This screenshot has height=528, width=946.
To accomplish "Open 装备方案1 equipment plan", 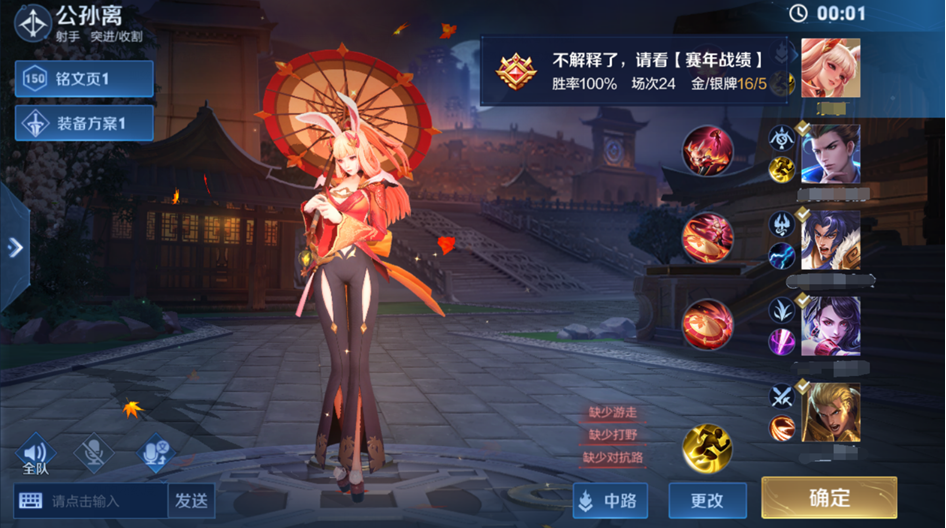I will coord(84,124).
